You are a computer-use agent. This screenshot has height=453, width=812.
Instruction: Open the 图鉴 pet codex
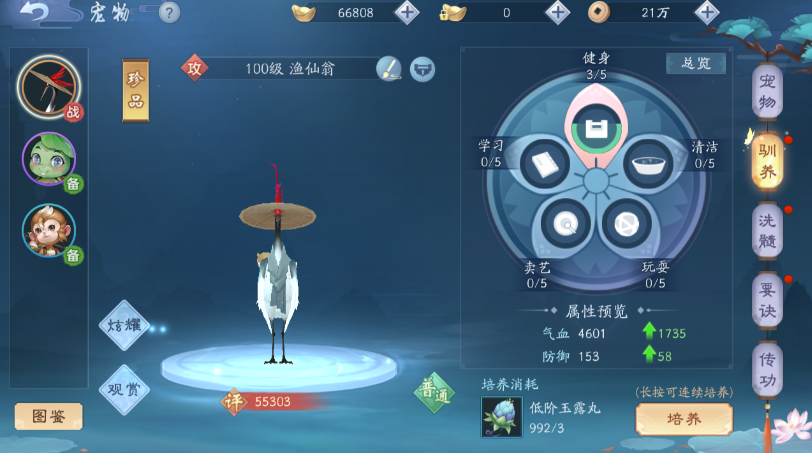(x=48, y=416)
